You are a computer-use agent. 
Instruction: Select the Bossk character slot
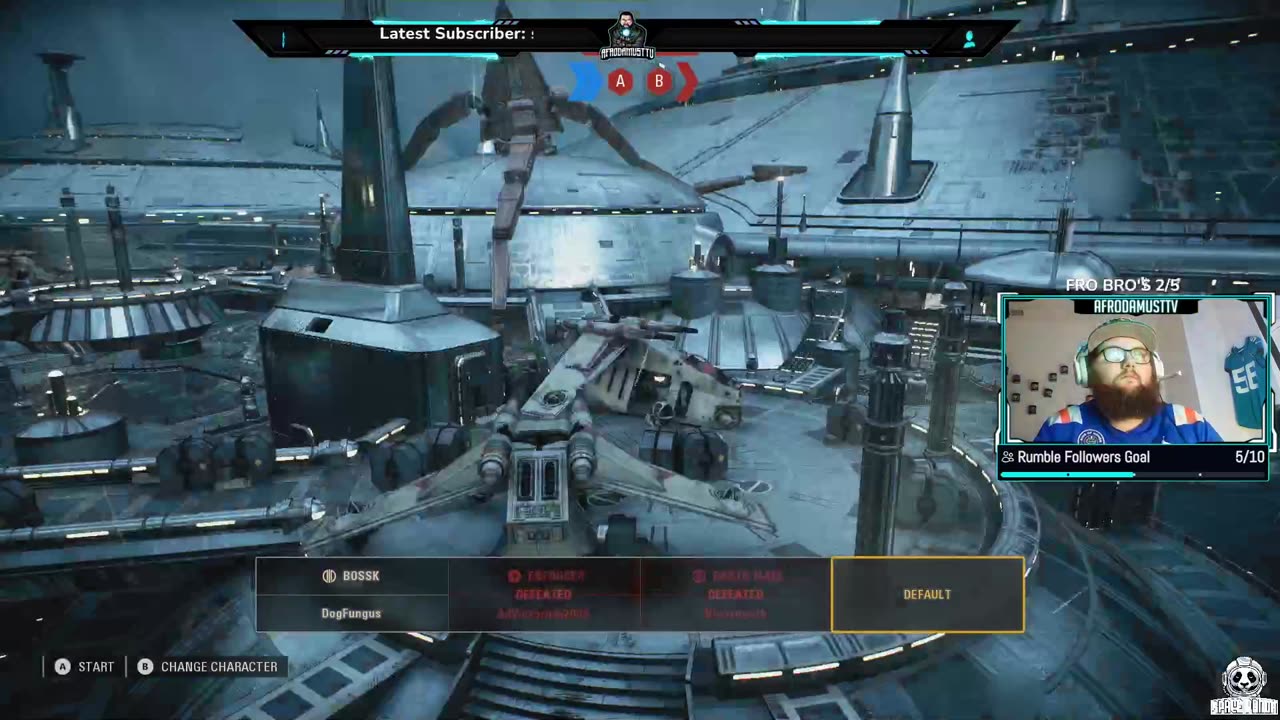351,594
